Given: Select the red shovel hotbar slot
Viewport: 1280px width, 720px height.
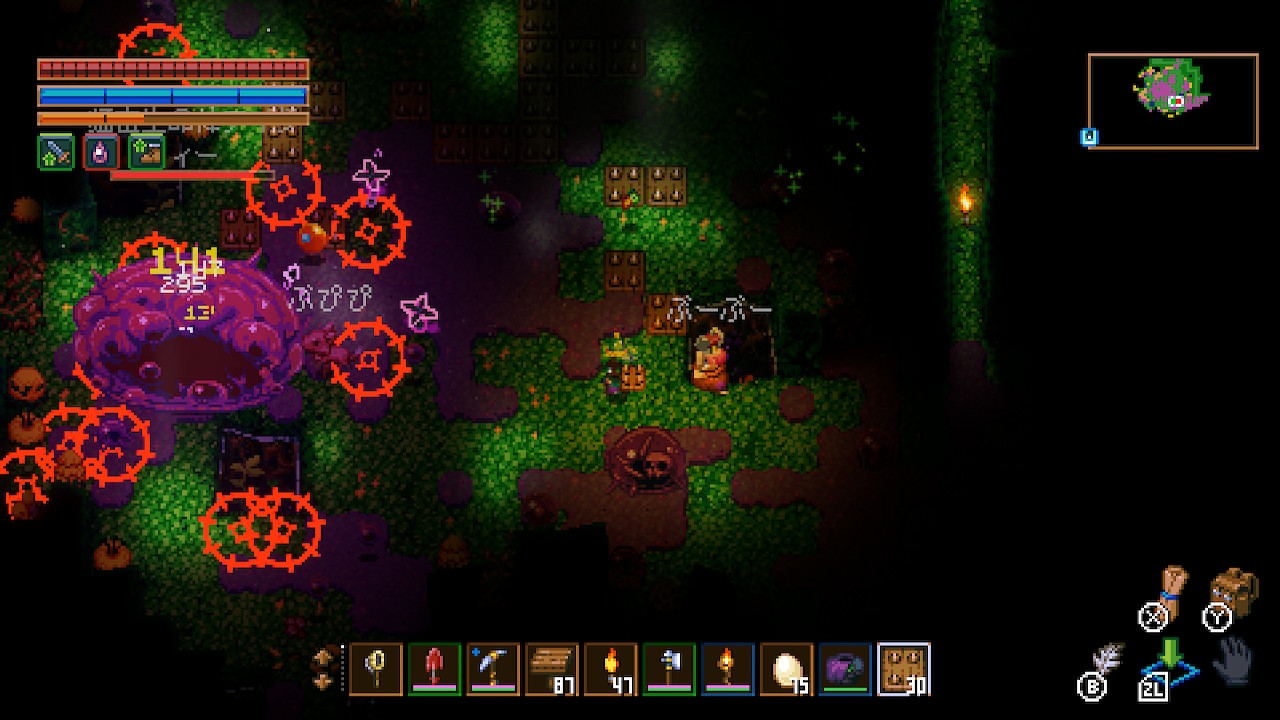Looking at the screenshot, I should [435, 669].
